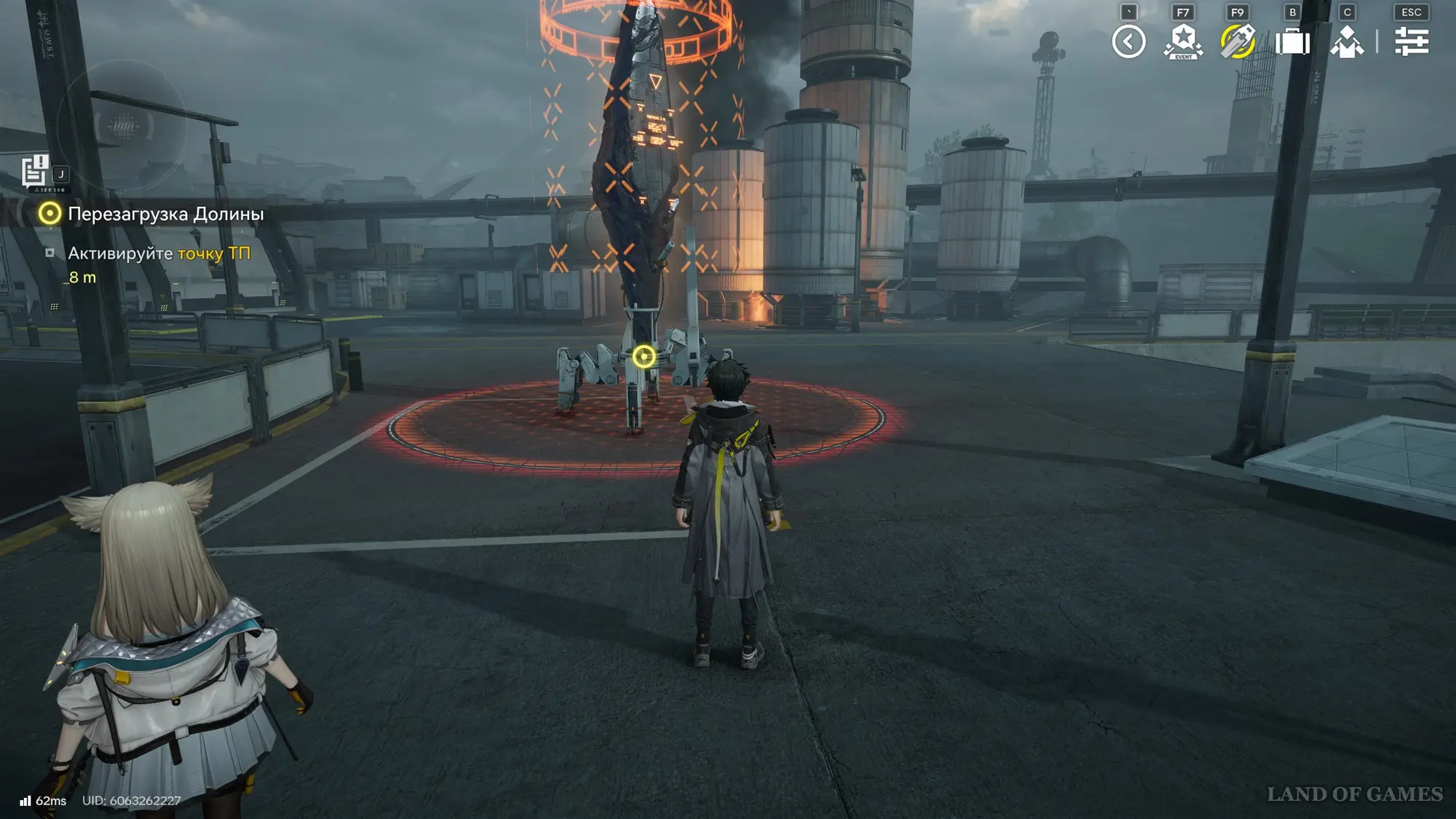The height and width of the screenshot is (819, 1456).
Task: Open the quest log icon with exclamation mark
Action: [34, 173]
